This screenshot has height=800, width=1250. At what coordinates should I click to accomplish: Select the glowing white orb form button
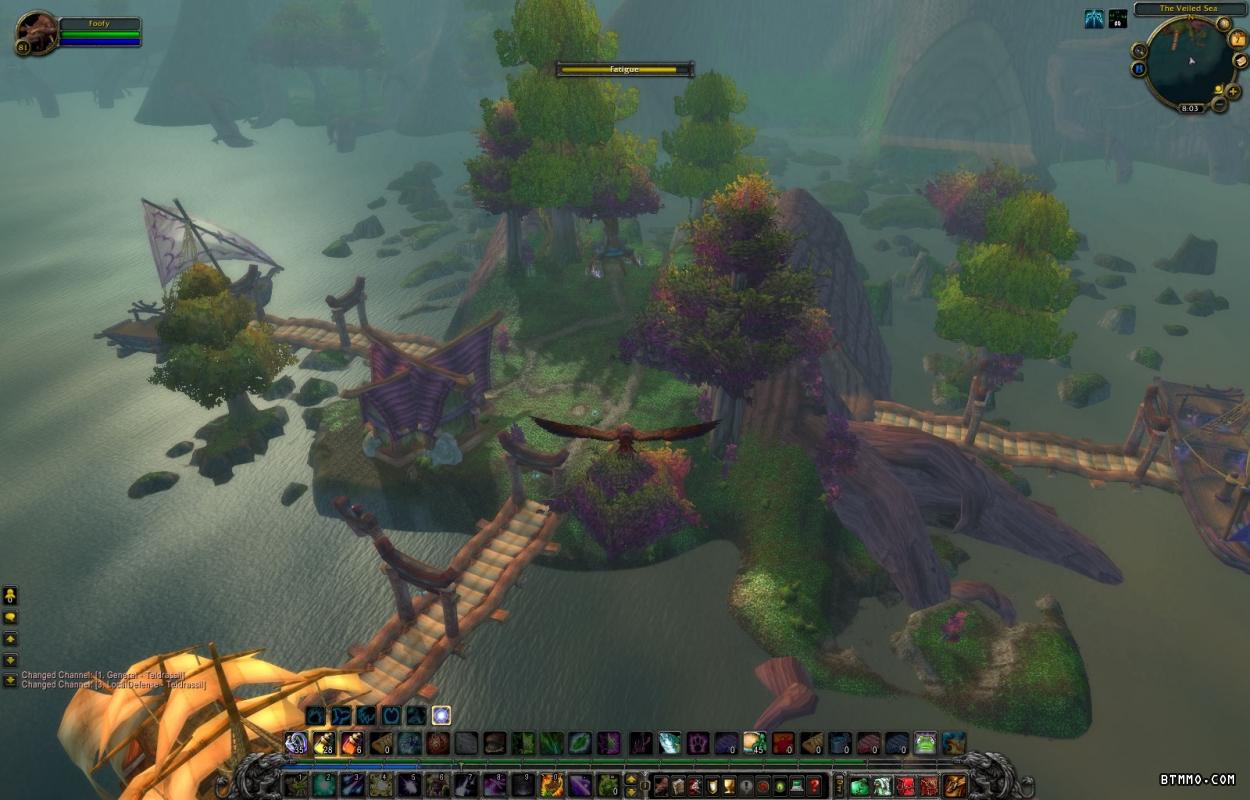[x=441, y=715]
